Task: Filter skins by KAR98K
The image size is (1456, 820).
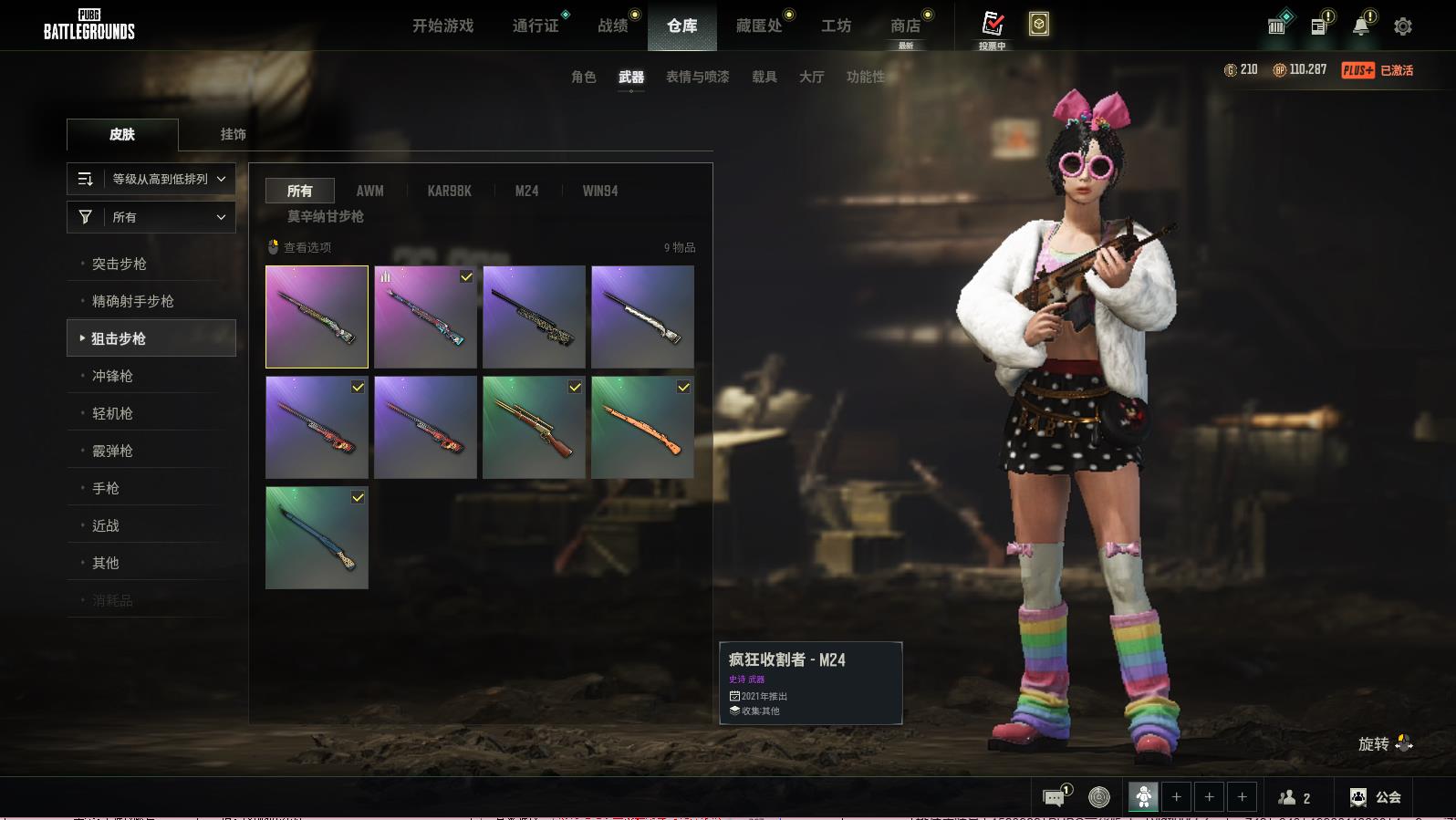Action: pos(449,191)
